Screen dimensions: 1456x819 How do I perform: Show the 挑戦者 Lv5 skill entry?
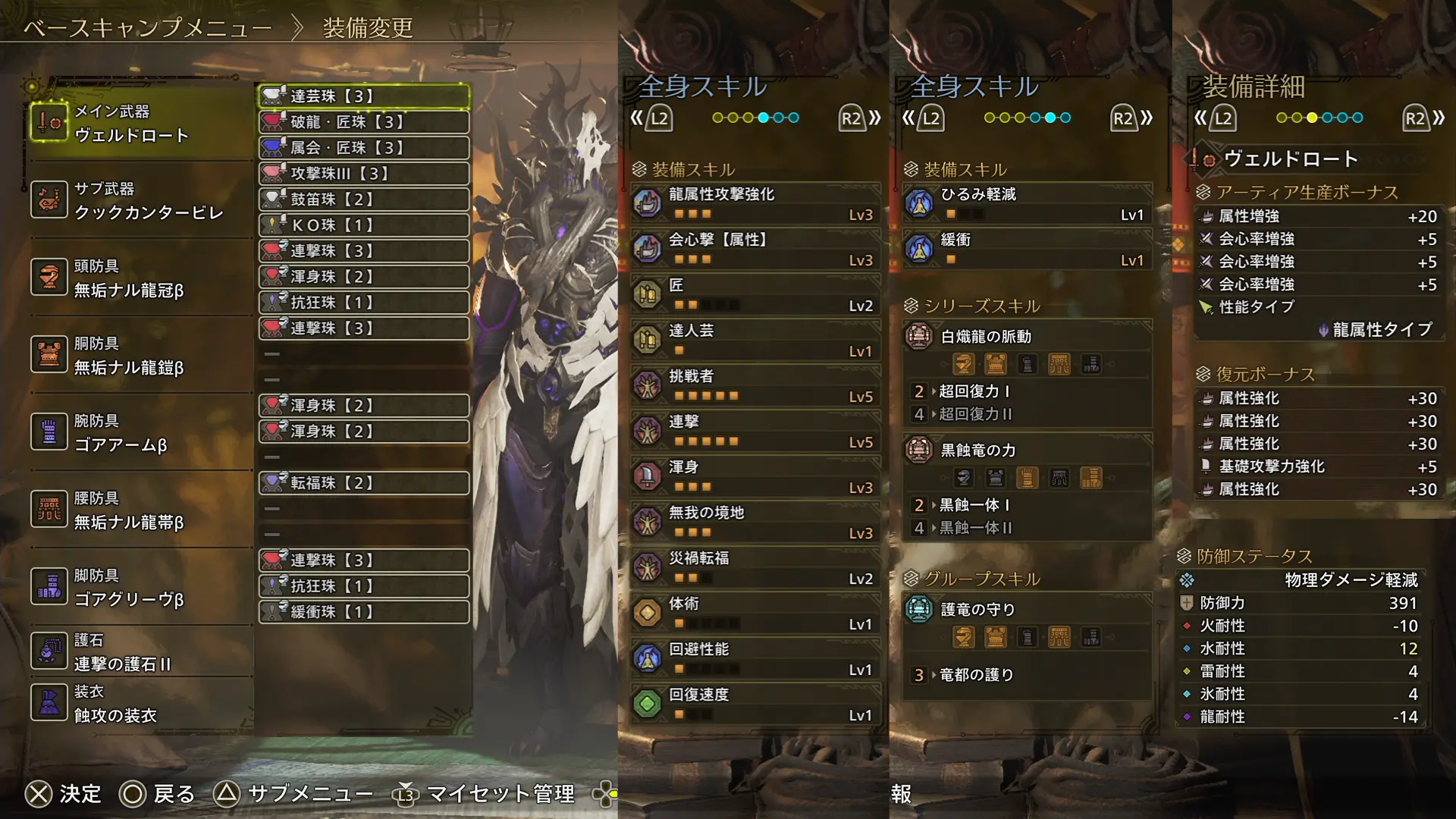[x=755, y=385]
